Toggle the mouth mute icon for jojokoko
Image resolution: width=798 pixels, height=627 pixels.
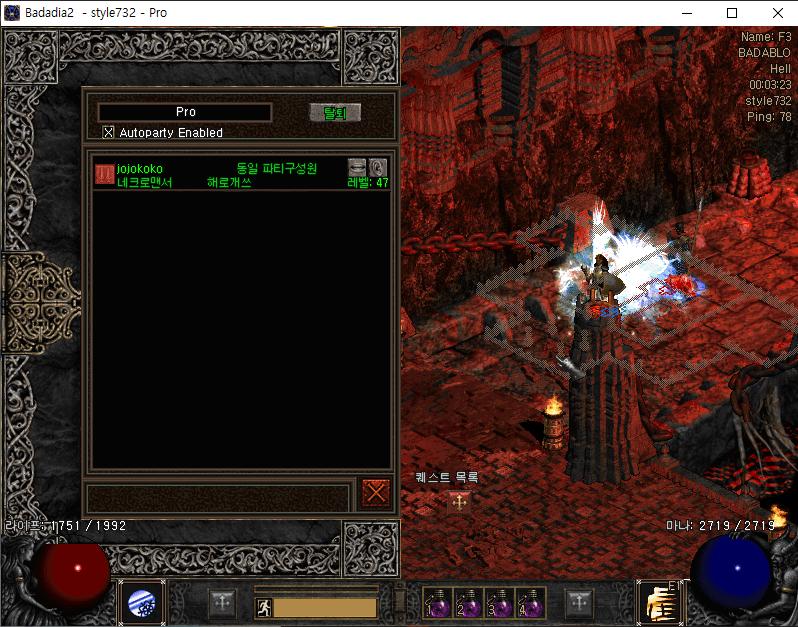357,167
